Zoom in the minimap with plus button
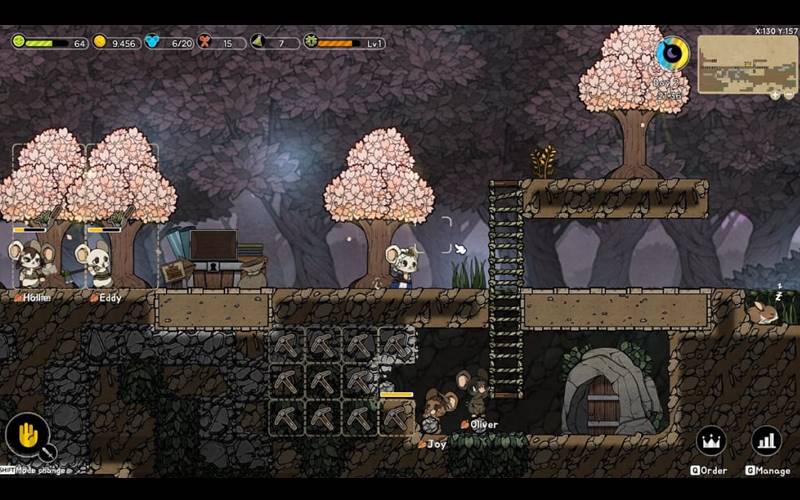This screenshot has height=500, width=800. click(x=775, y=95)
